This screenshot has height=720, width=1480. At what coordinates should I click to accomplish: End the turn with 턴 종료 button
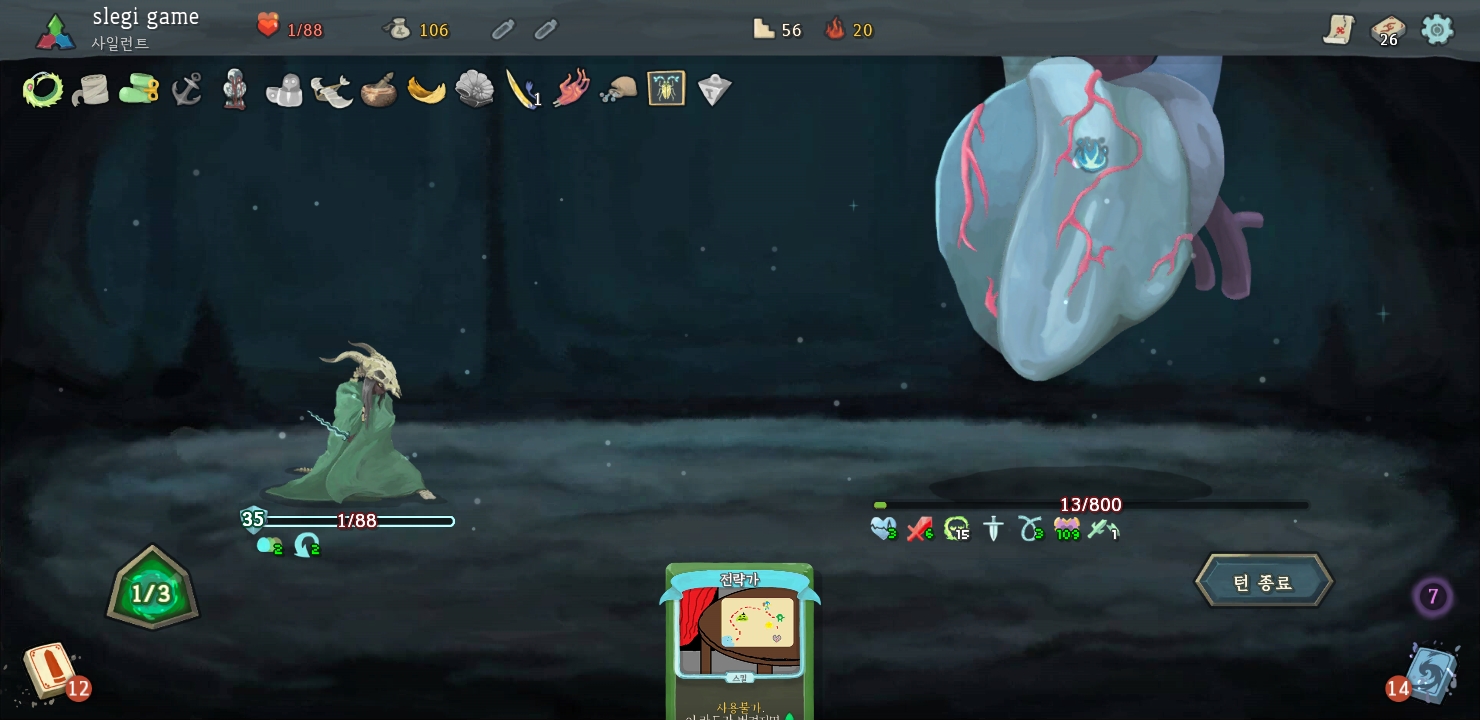(1264, 582)
